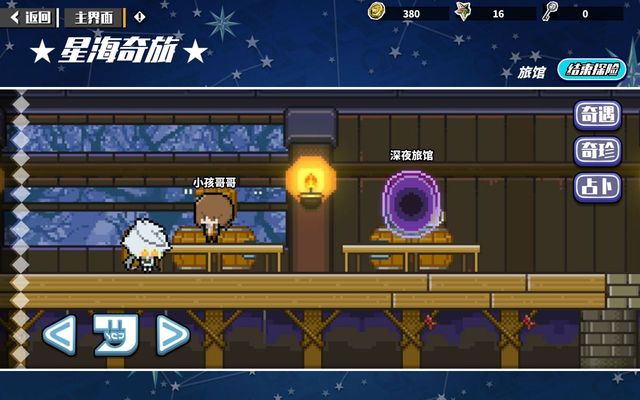
Task: Move right with the right arrow button
Action: (172, 334)
